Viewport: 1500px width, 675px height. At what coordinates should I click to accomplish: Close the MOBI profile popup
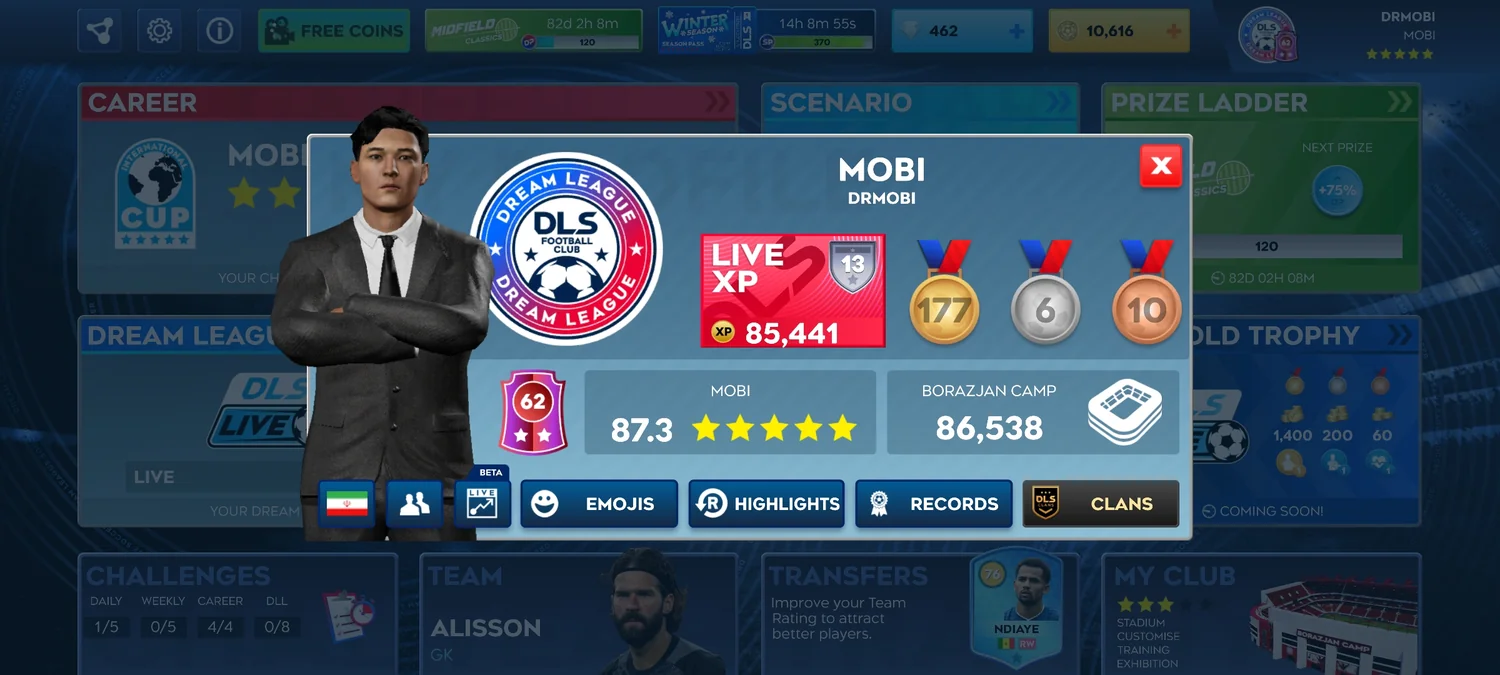(1160, 166)
